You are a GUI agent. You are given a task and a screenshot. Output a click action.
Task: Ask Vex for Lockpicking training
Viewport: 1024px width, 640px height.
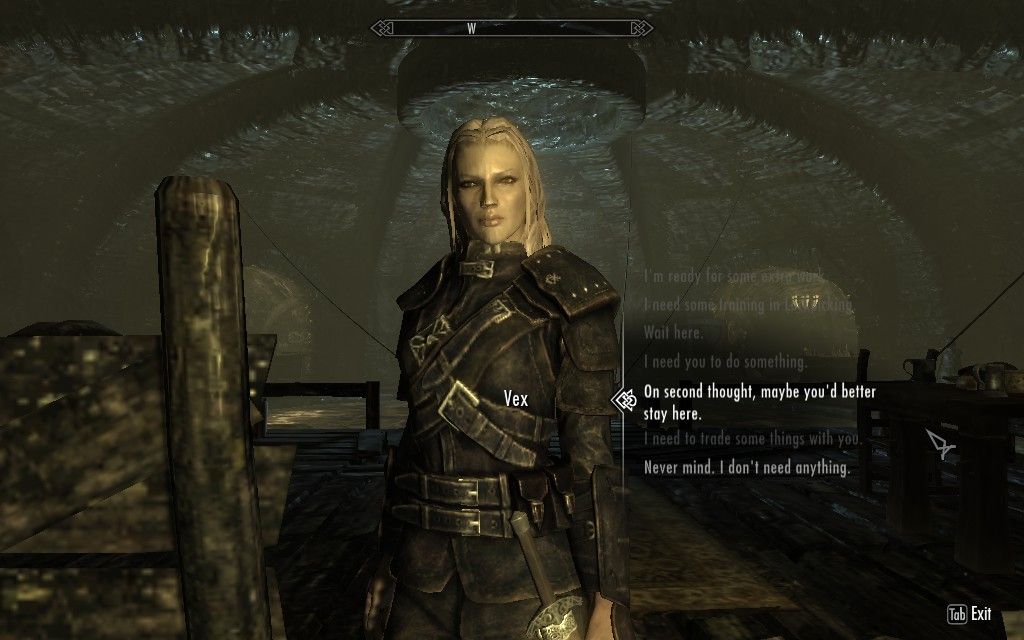pos(748,304)
